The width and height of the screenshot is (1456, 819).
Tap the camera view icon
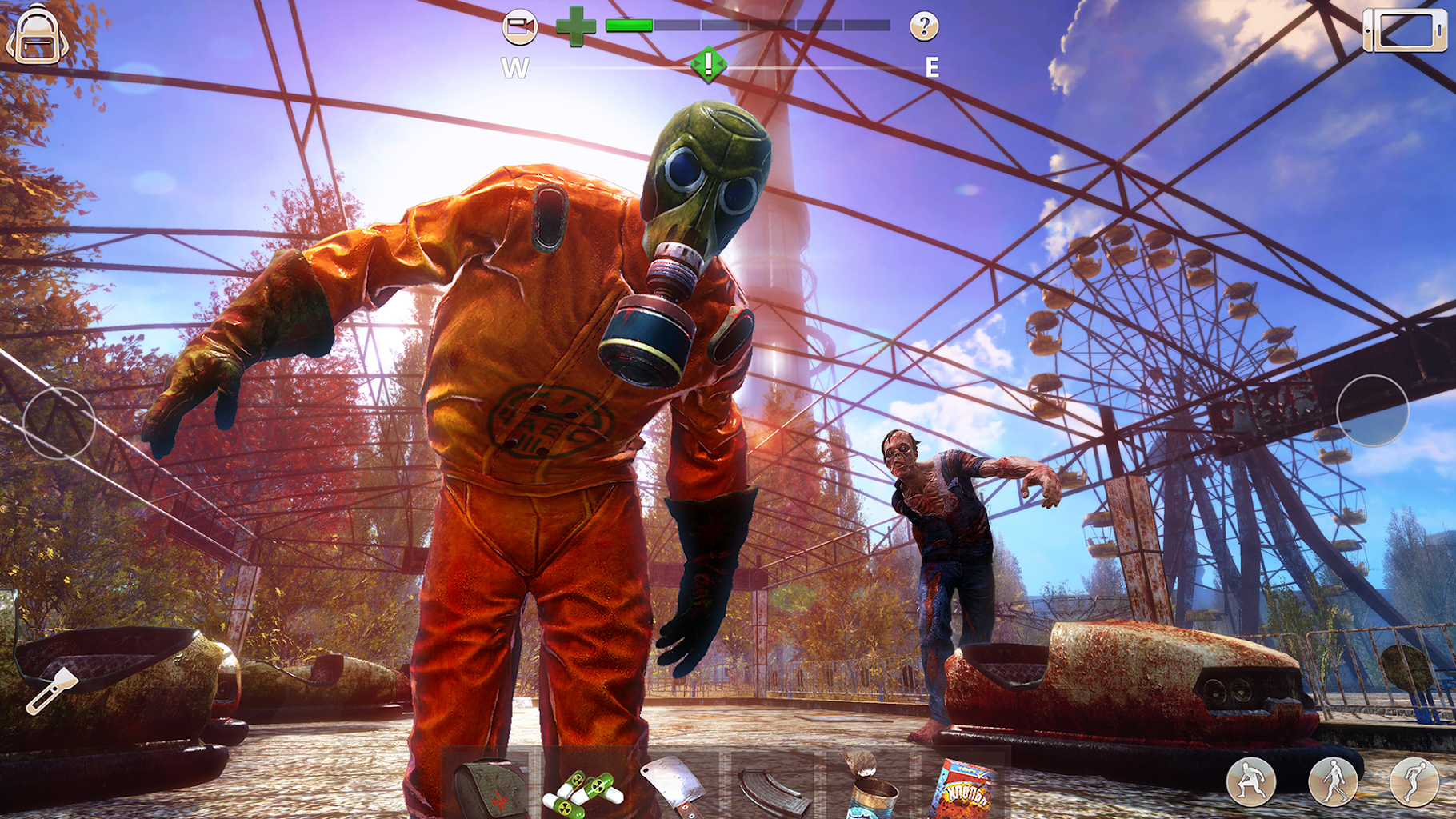click(x=520, y=26)
